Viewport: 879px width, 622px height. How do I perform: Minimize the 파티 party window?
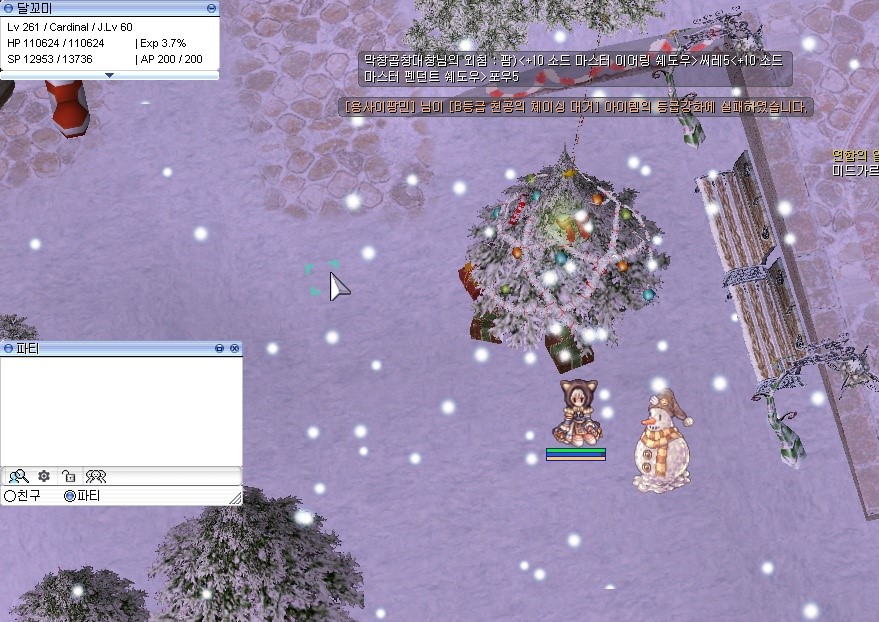220,348
